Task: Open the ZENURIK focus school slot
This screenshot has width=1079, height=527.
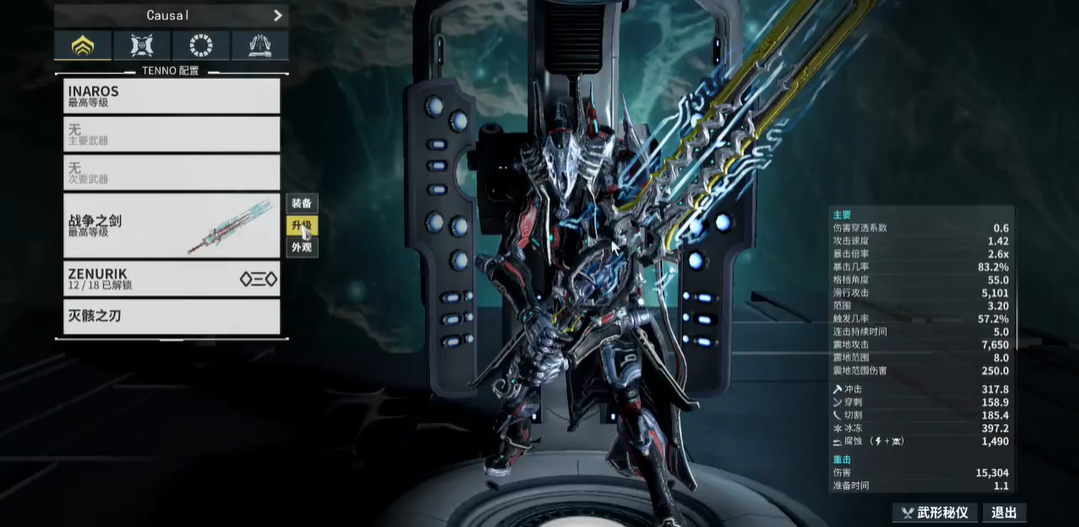Action: 168,278
